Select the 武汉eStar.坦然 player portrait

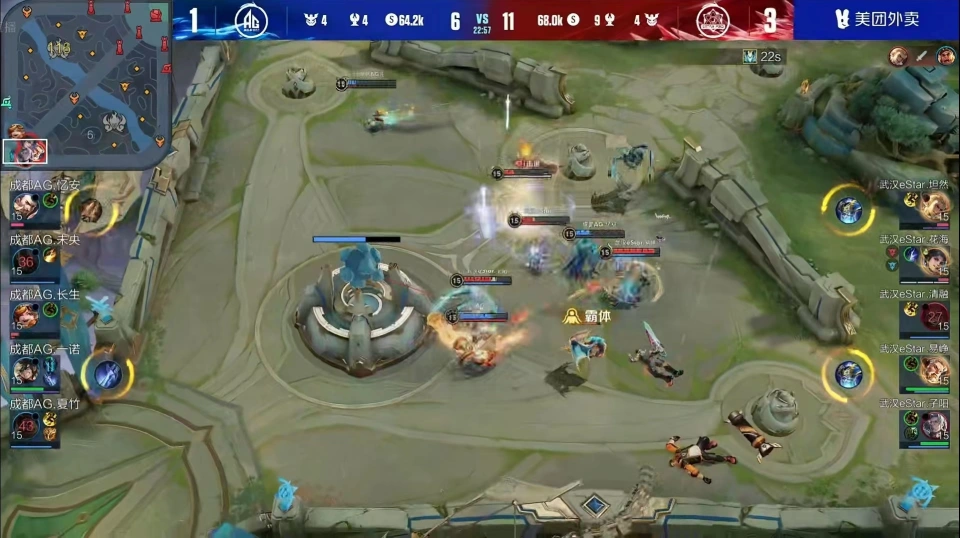[935, 206]
